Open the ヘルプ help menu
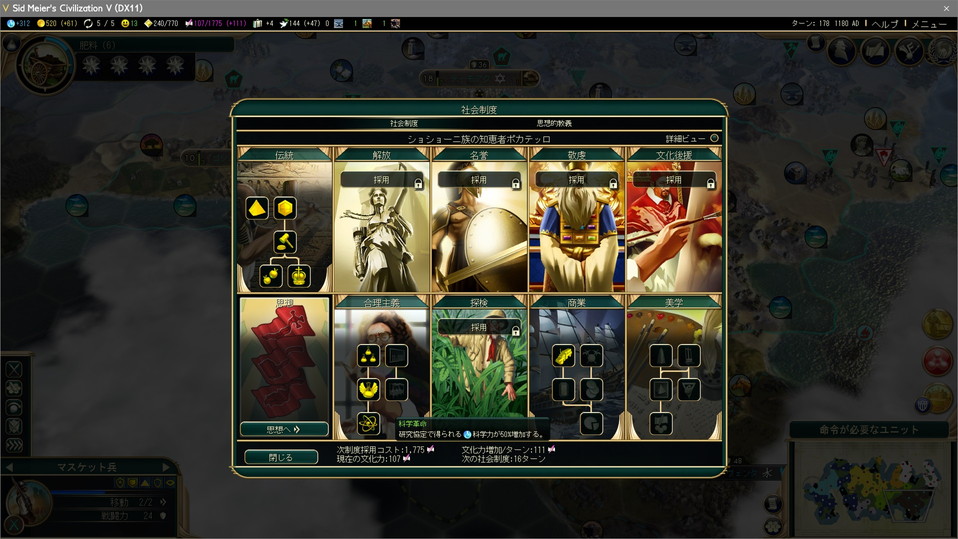958x539 pixels. point(884,23)
